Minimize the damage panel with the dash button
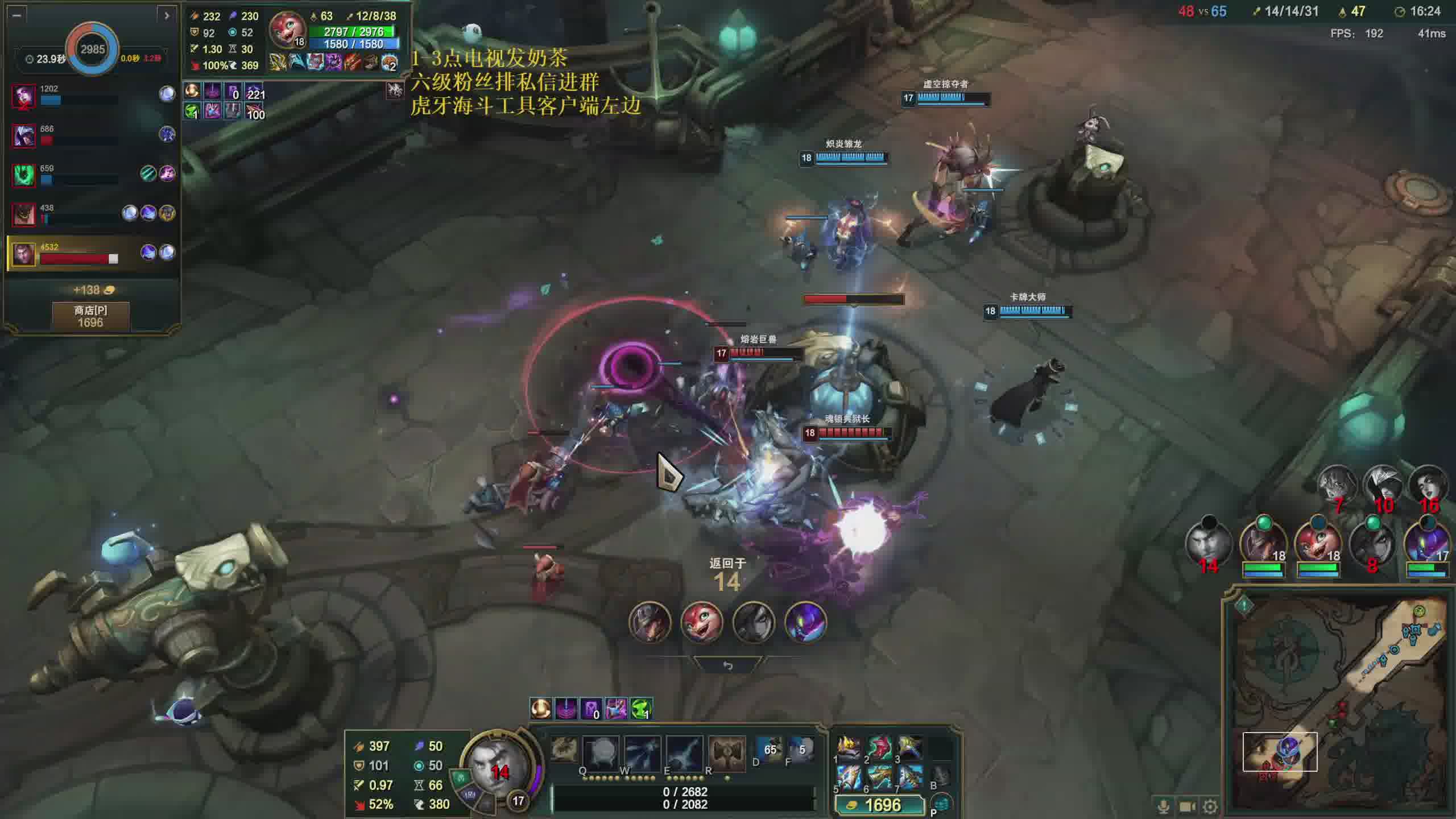Viewport: 1456px width, 819px height. point(16,15)
